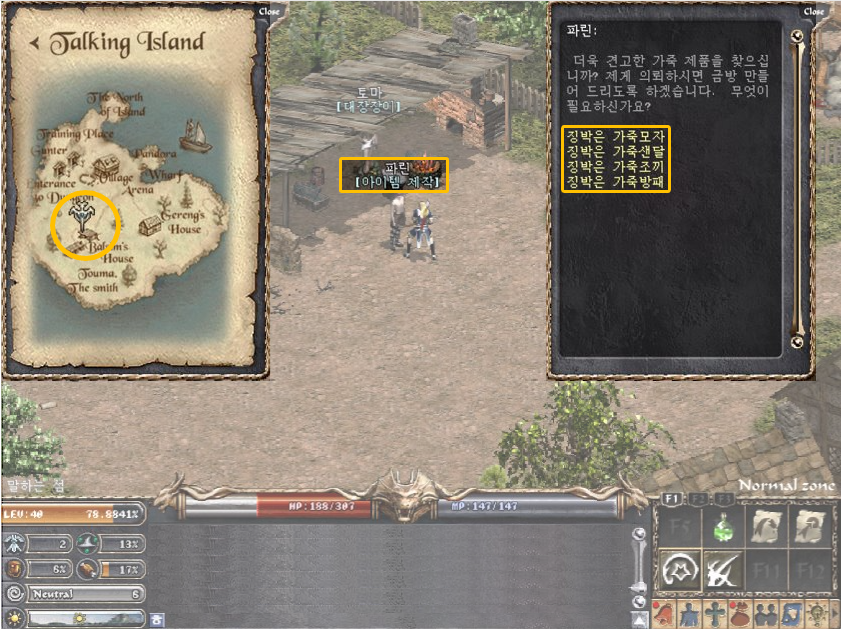
Task: Click the lightbulb help icon
Action: pyautogui.click(x=815, y=611)
